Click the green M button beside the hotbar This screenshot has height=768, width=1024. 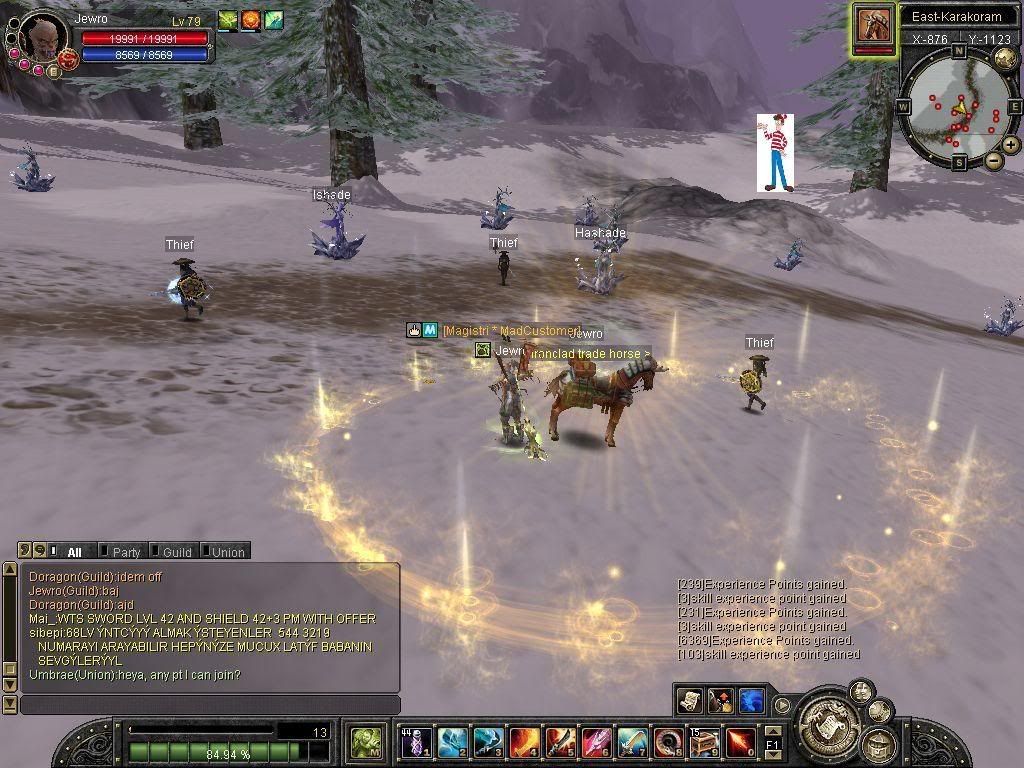367,743
